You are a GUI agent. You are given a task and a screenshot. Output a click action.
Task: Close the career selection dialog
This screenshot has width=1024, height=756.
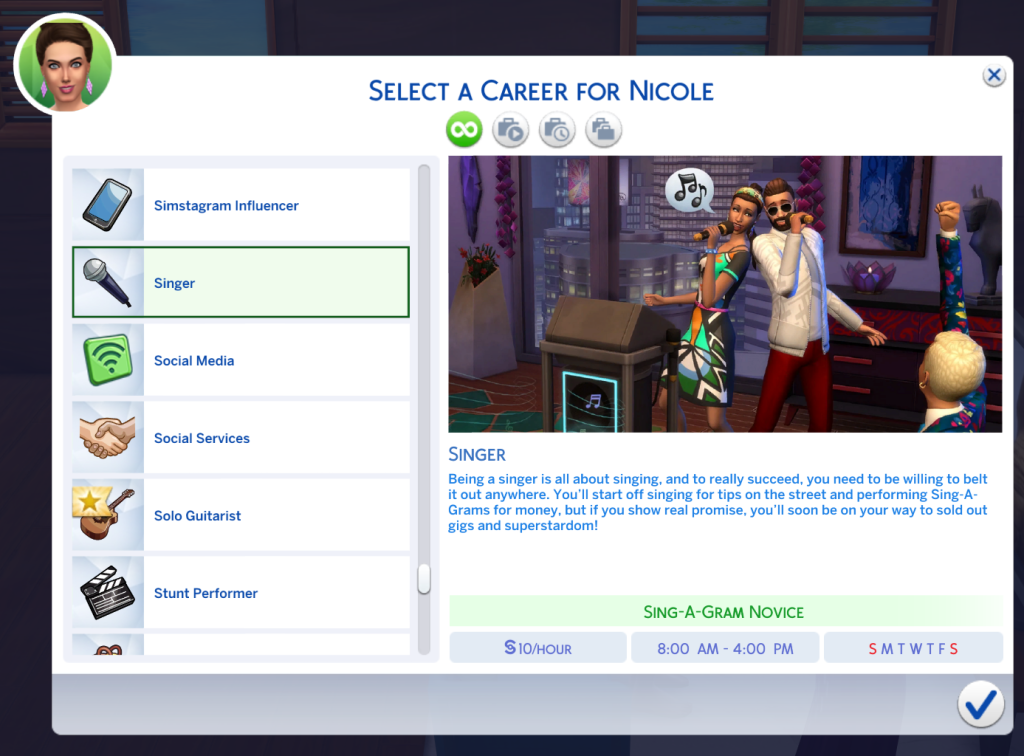pos(993,76)
